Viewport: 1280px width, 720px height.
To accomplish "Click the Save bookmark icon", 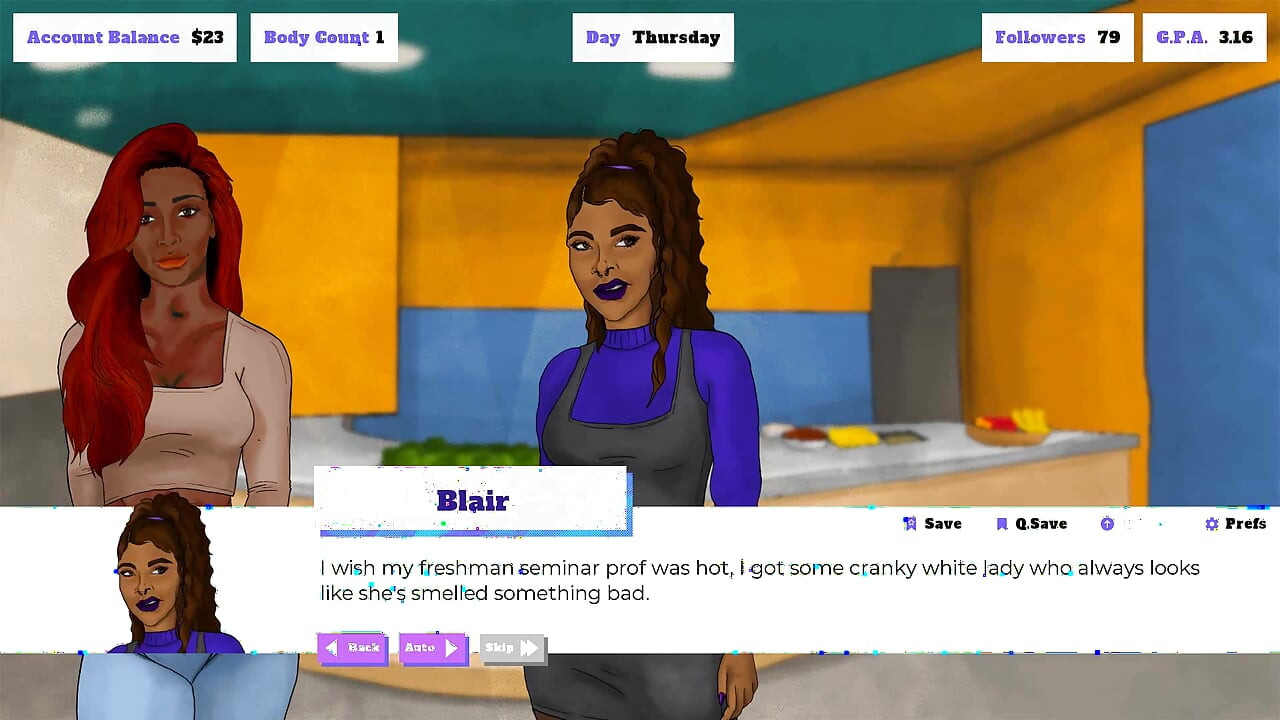I will point(910,523).
